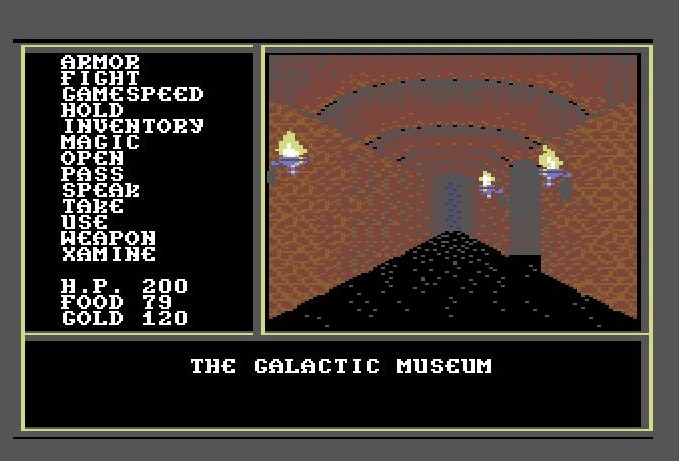Open the GAMESPEED option
The image size is (679, 461).
(132, 94)
